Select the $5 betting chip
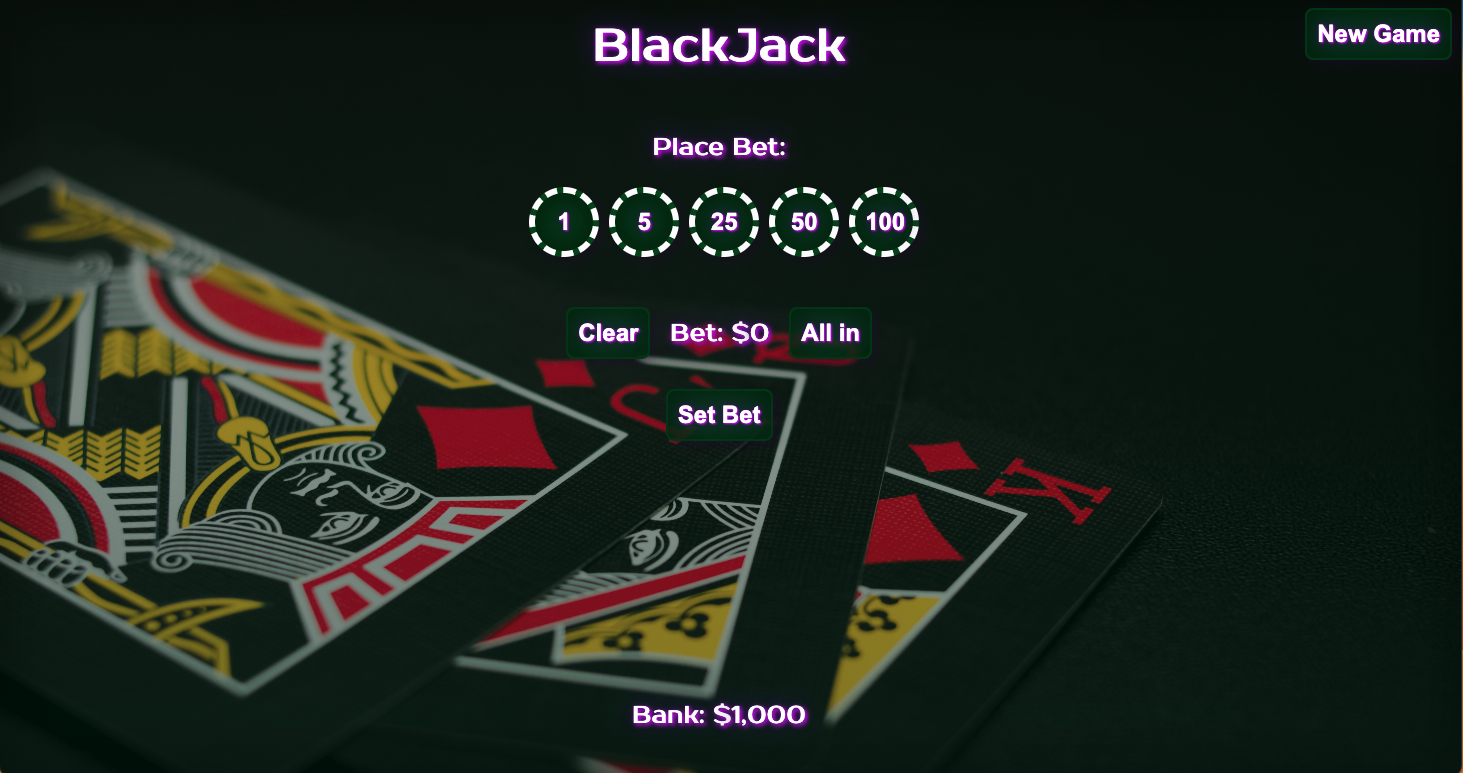The image size is (1463, 773). (643, 222)
